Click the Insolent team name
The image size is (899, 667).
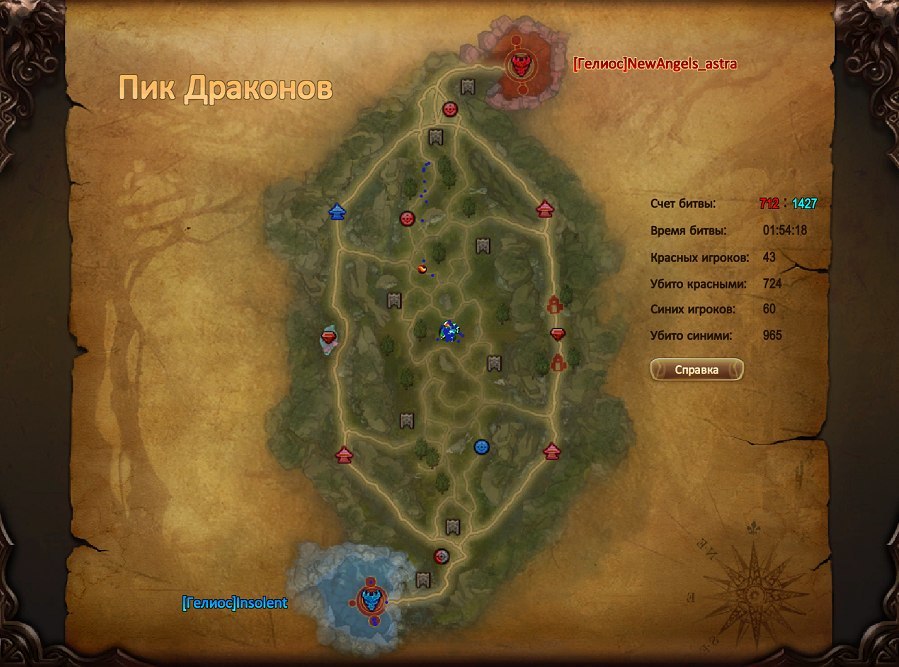235,603
